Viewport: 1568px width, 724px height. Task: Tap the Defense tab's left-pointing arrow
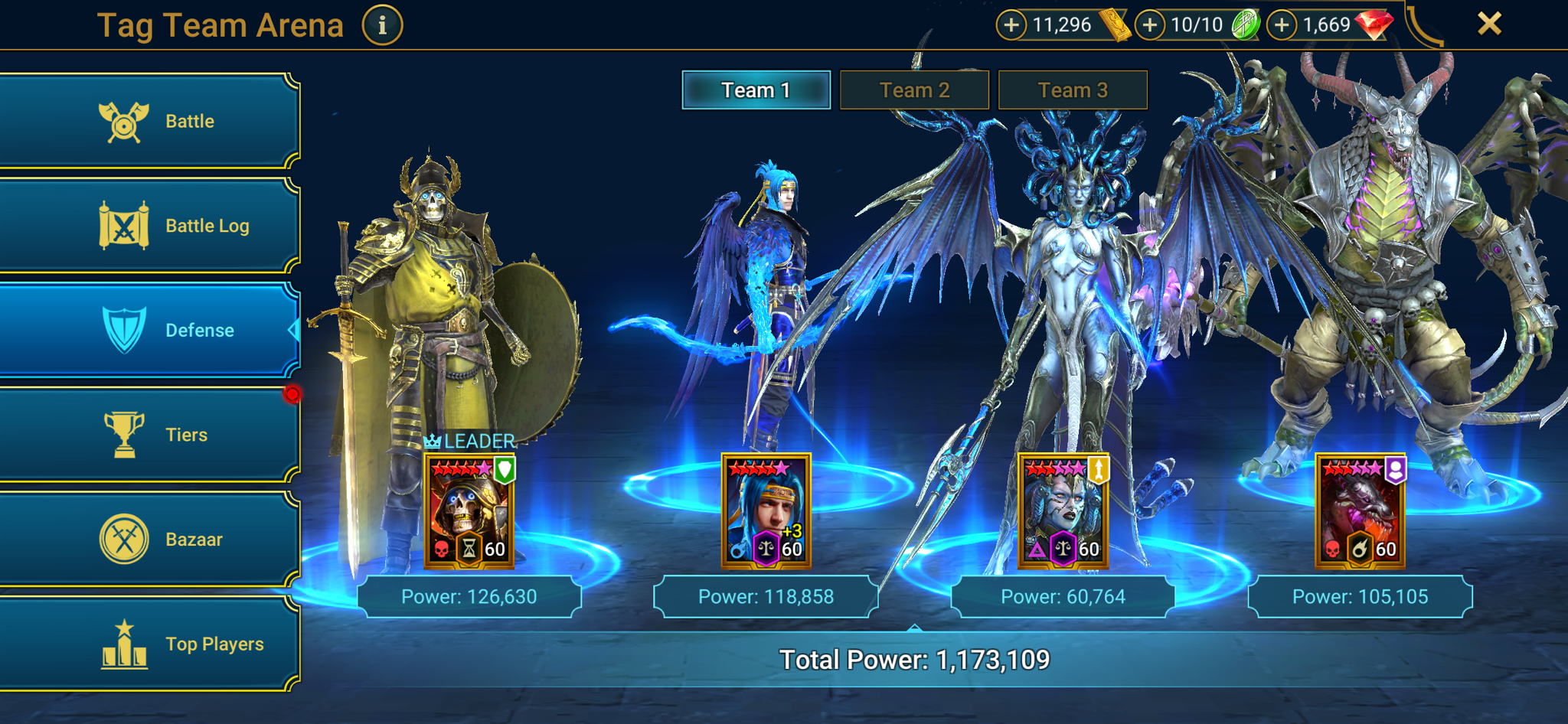[x=293, y=330]
